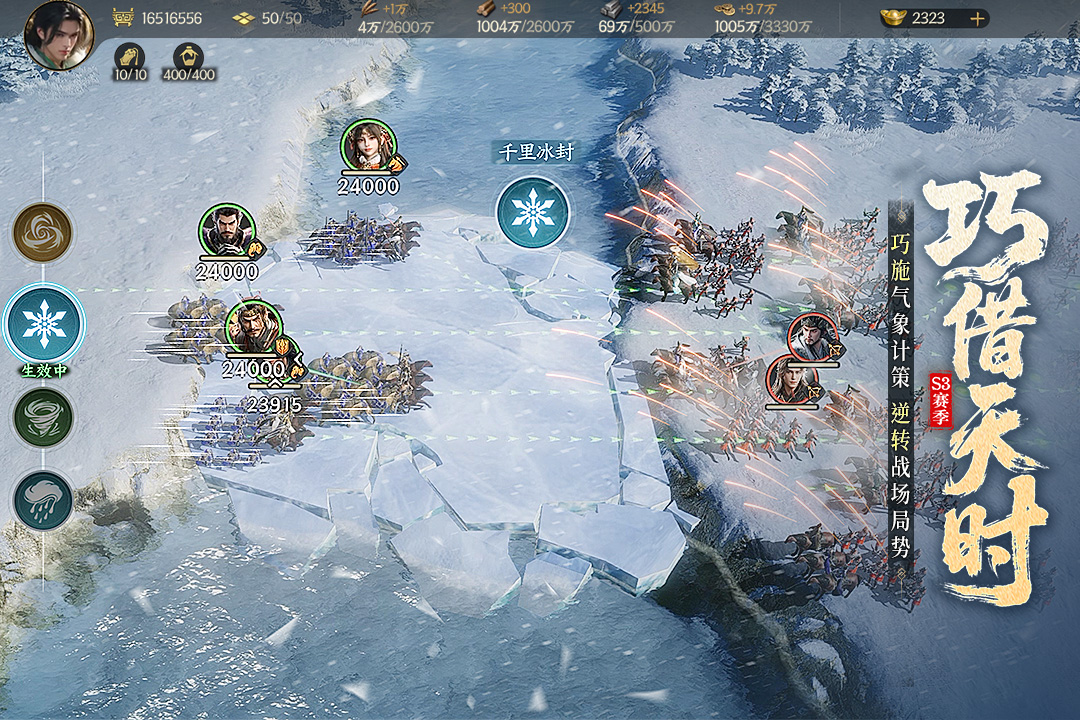Image resolution: width=1080 pixels, height=720 pixels.
Task: Open the player avatar profile
Action: point(59,35)
